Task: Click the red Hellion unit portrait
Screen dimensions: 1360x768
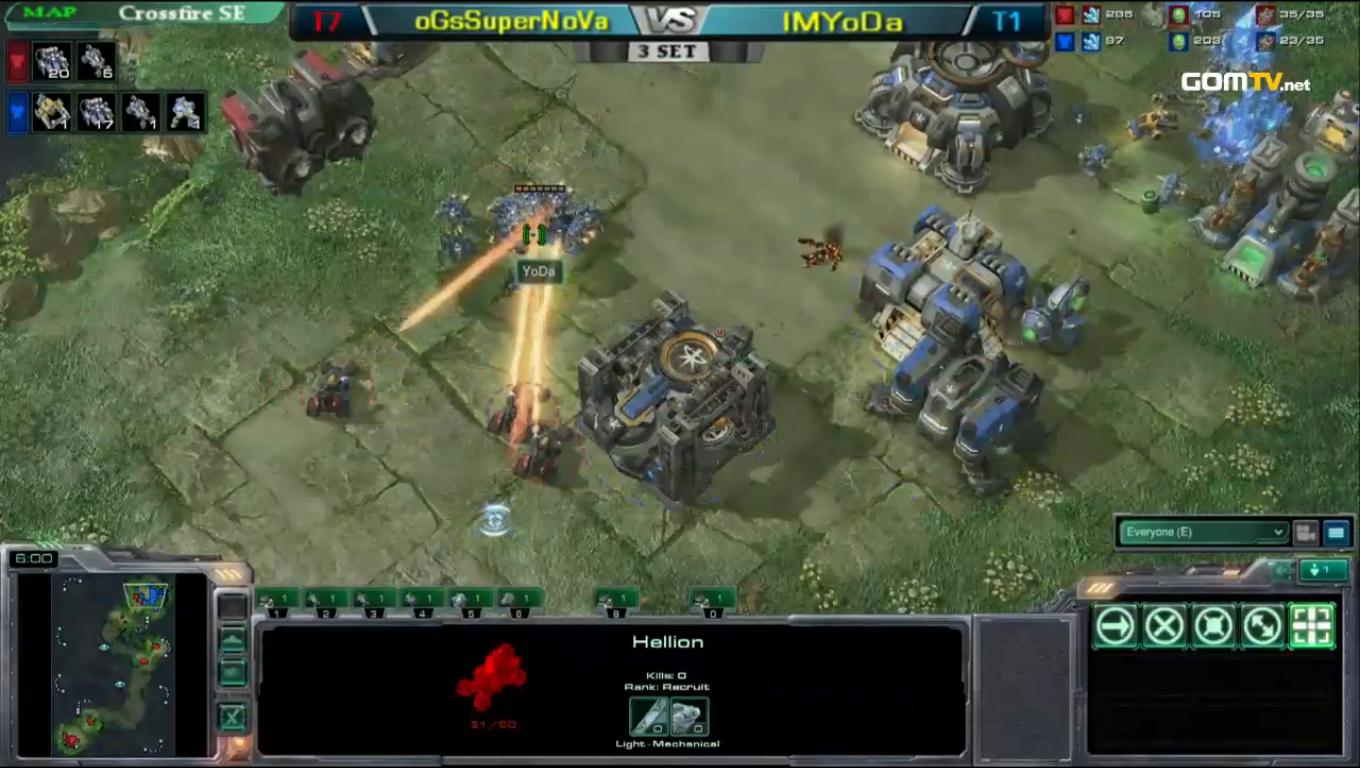Action: 492,676
